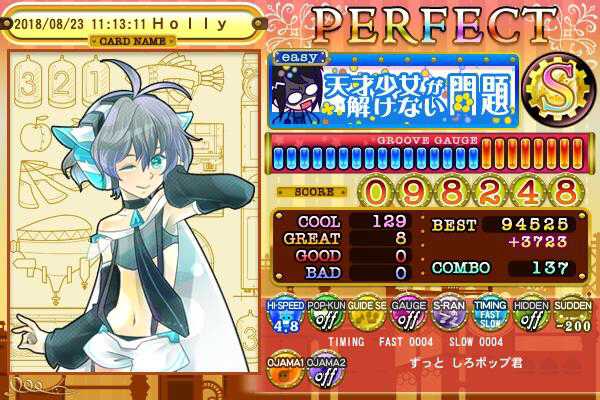Toggle the POP-KUN option
This screenshot has height=400, width=600.
(x=323, y=316)
